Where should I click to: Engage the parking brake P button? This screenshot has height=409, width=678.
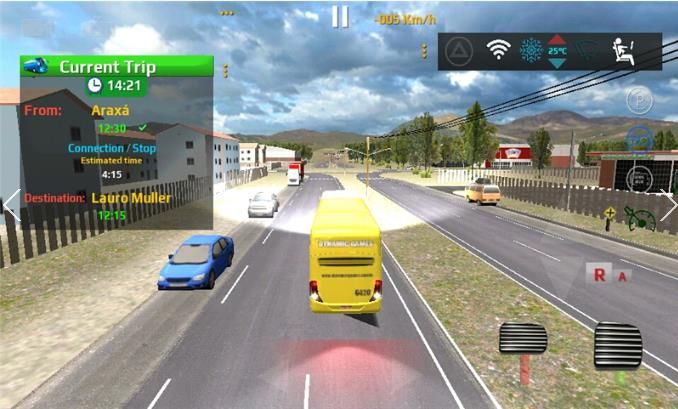(x=639, y=100)
